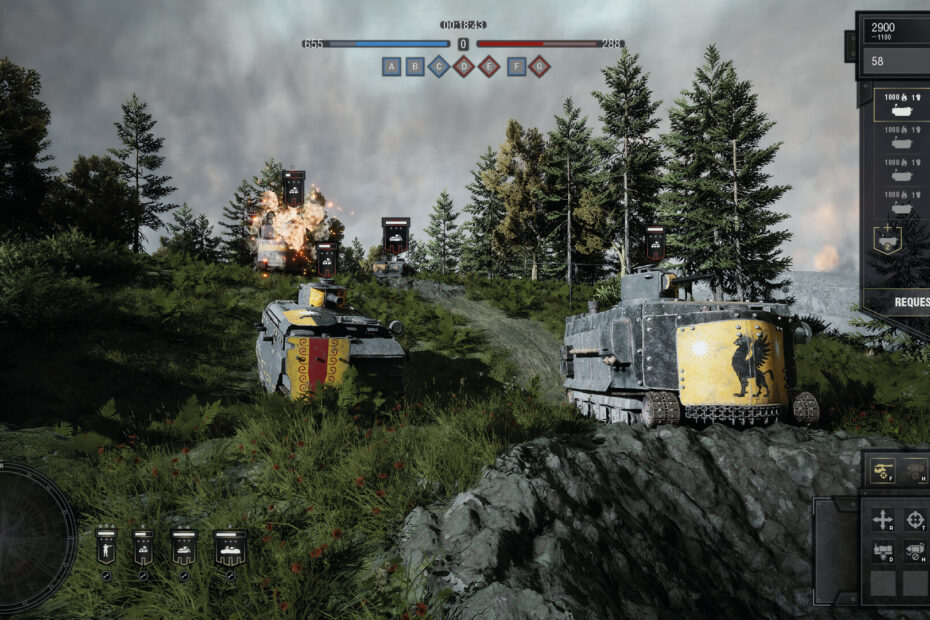The height and width of the screenshot is (620, 930).
Task: Select enemy-held capture point D
Action: pyautogui.click(x=464, y=67)
